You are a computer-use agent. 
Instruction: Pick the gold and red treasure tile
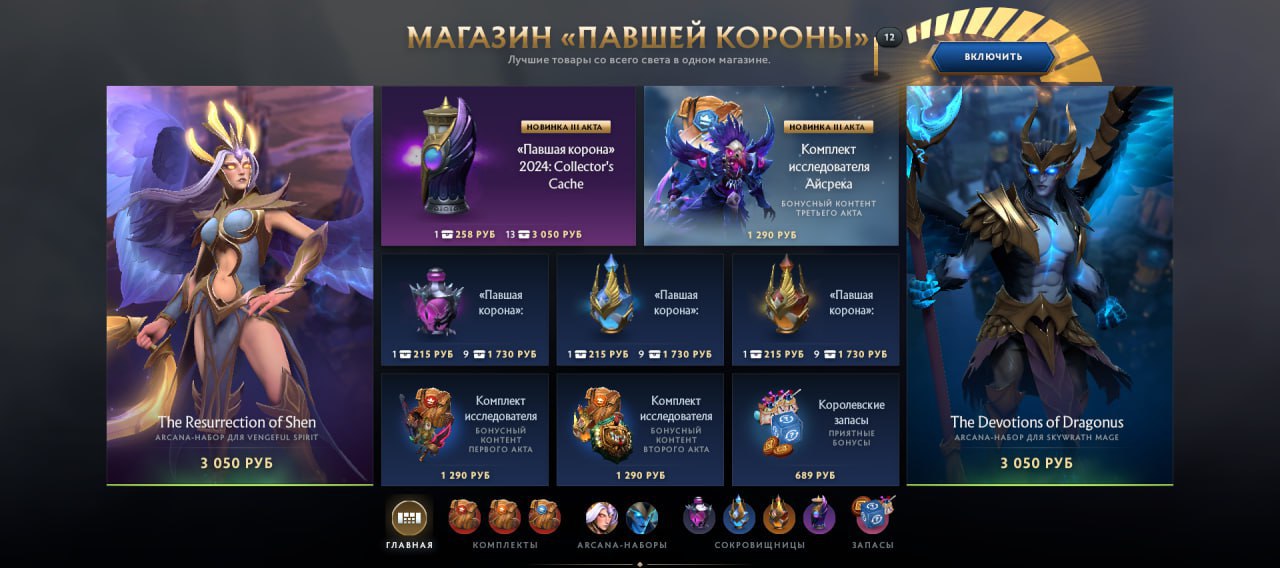click(x=815, y=309)
